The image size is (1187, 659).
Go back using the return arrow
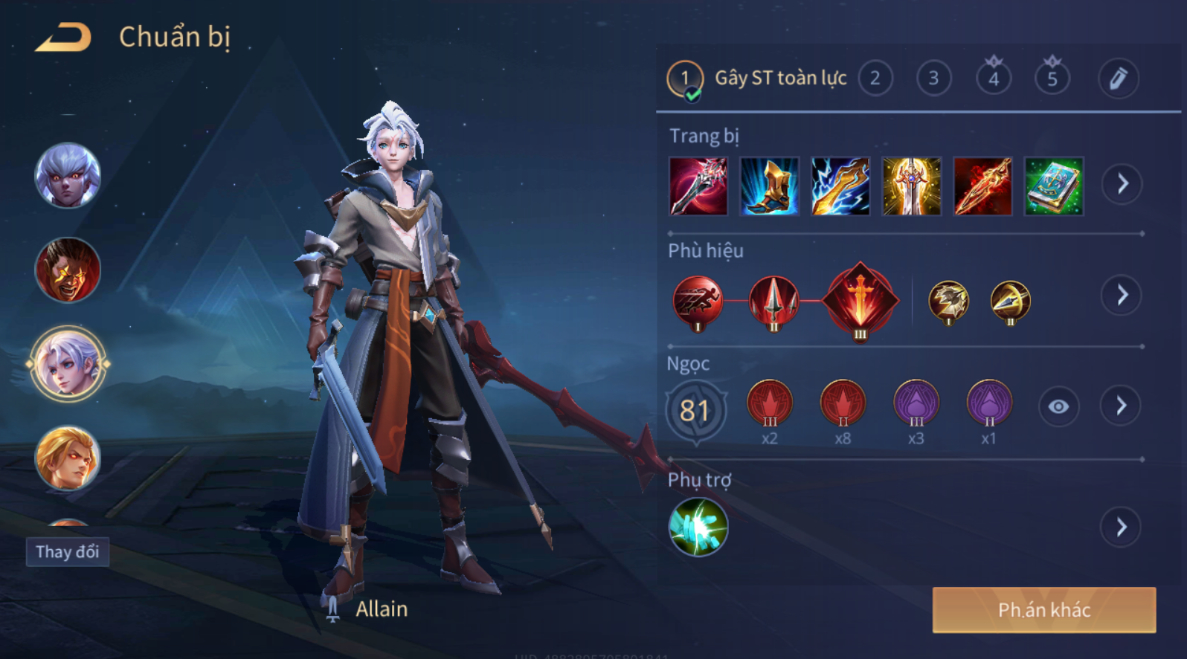coord(63,39)
